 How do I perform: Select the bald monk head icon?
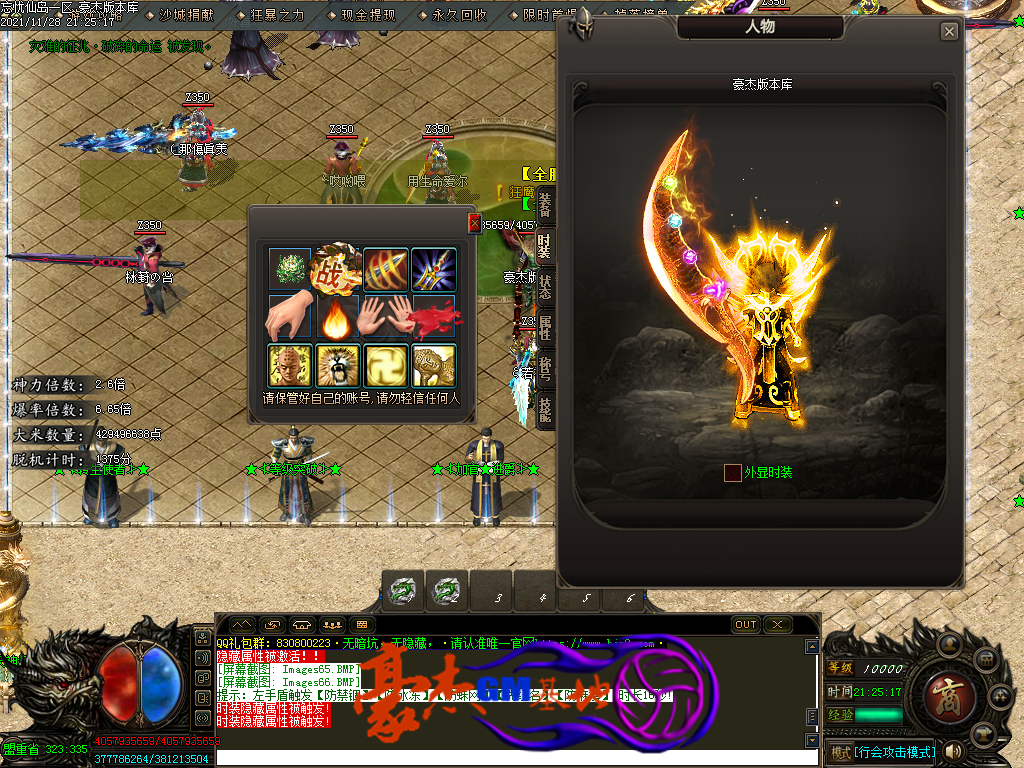pyautogui.click(x=290, y=365)
